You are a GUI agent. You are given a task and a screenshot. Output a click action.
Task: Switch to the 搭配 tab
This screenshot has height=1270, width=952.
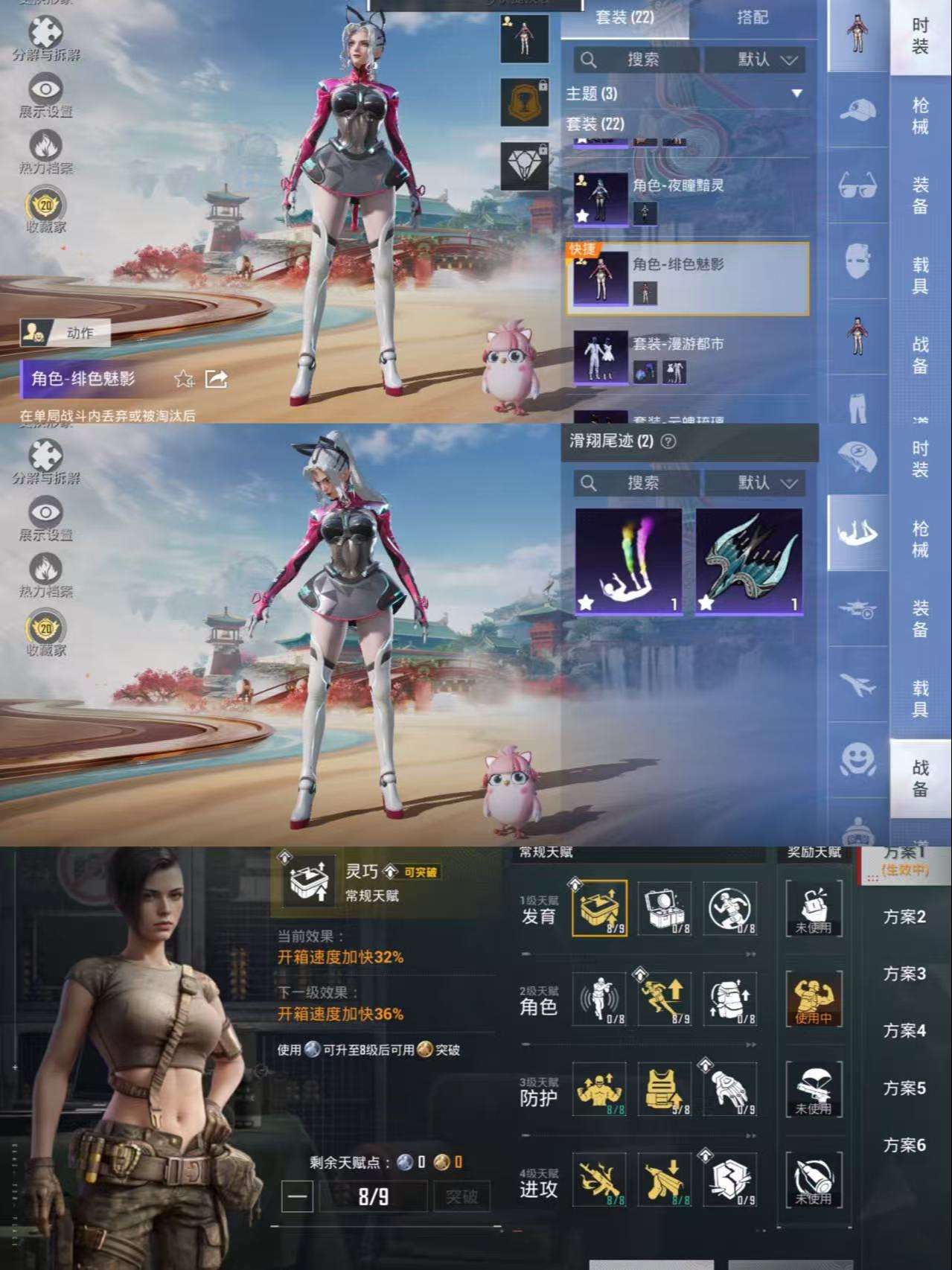pos(752,17)
